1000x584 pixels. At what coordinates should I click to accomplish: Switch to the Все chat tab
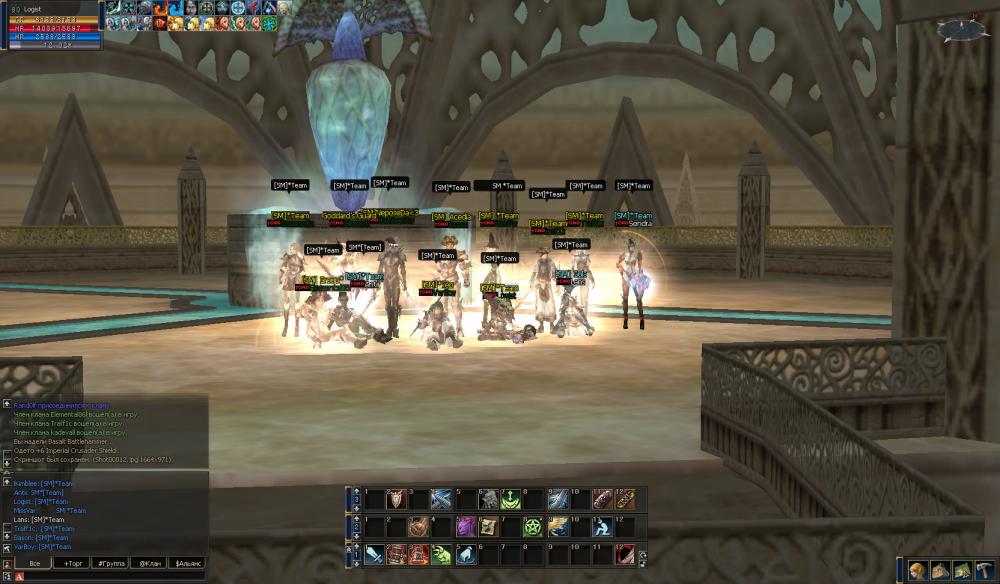(x=35, y=563)
